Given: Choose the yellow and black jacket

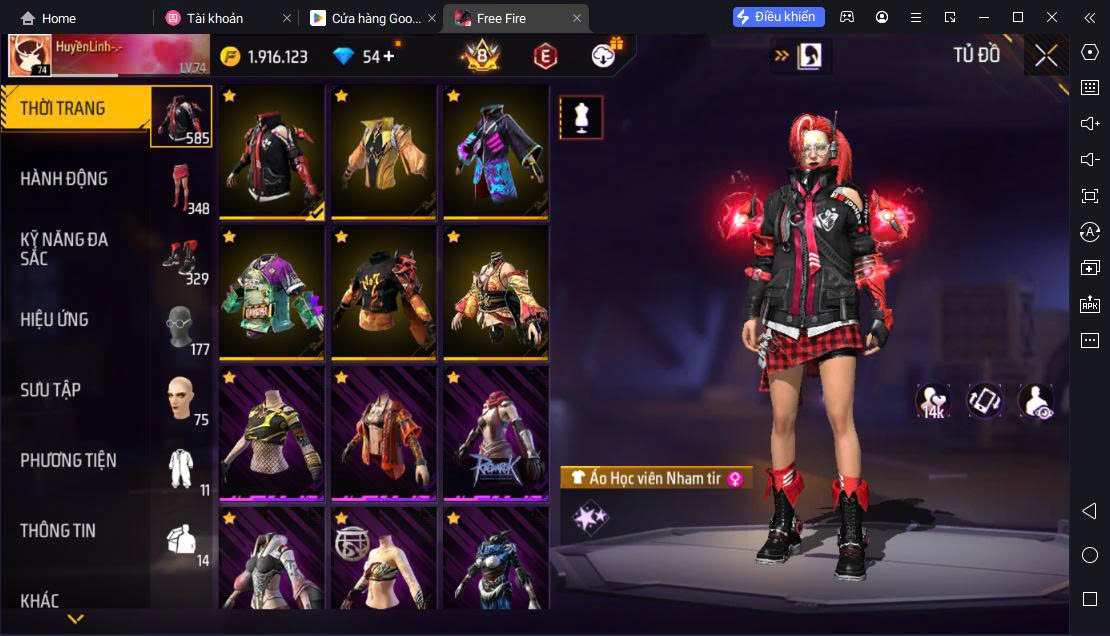Looking at the screenshot, I should tap(384, 152).
